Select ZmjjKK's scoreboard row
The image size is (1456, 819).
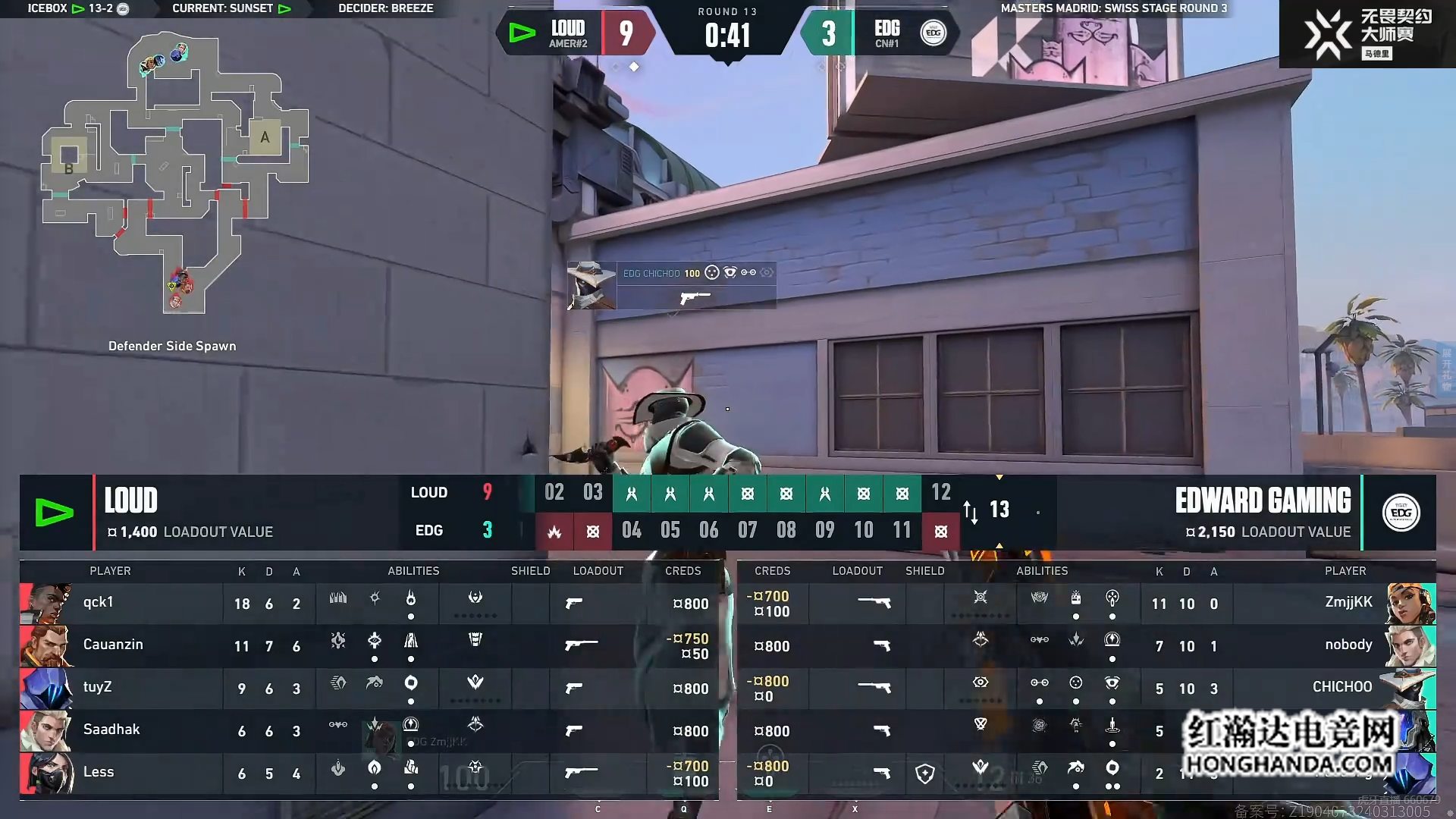point(1086,604)
